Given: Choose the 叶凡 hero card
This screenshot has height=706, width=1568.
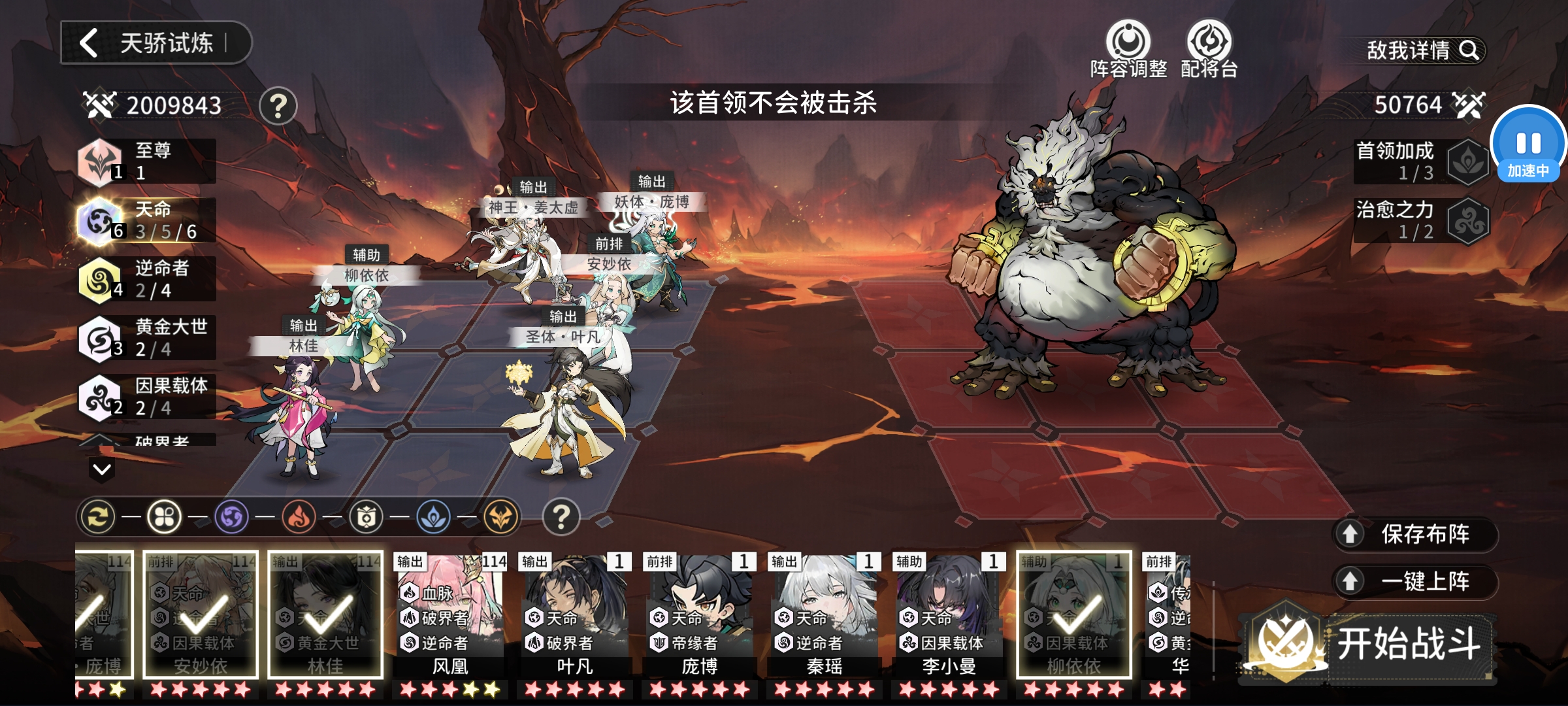Looking at the screenshot, I should 575,616.
